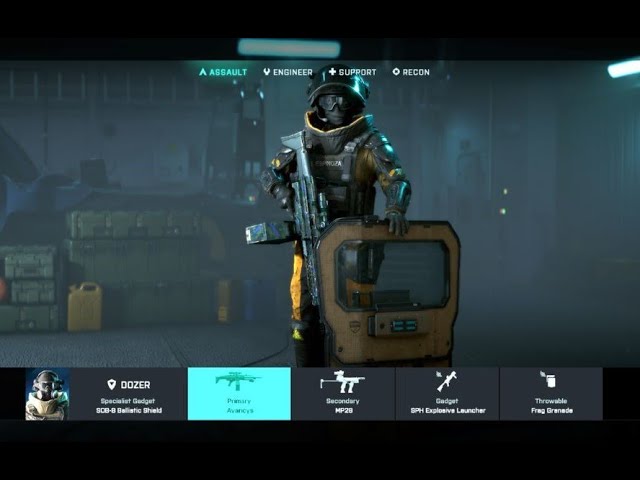Viewport: 640px width, 480px height.
Task: Select the Engineer class tab
Action: point(288,72)
